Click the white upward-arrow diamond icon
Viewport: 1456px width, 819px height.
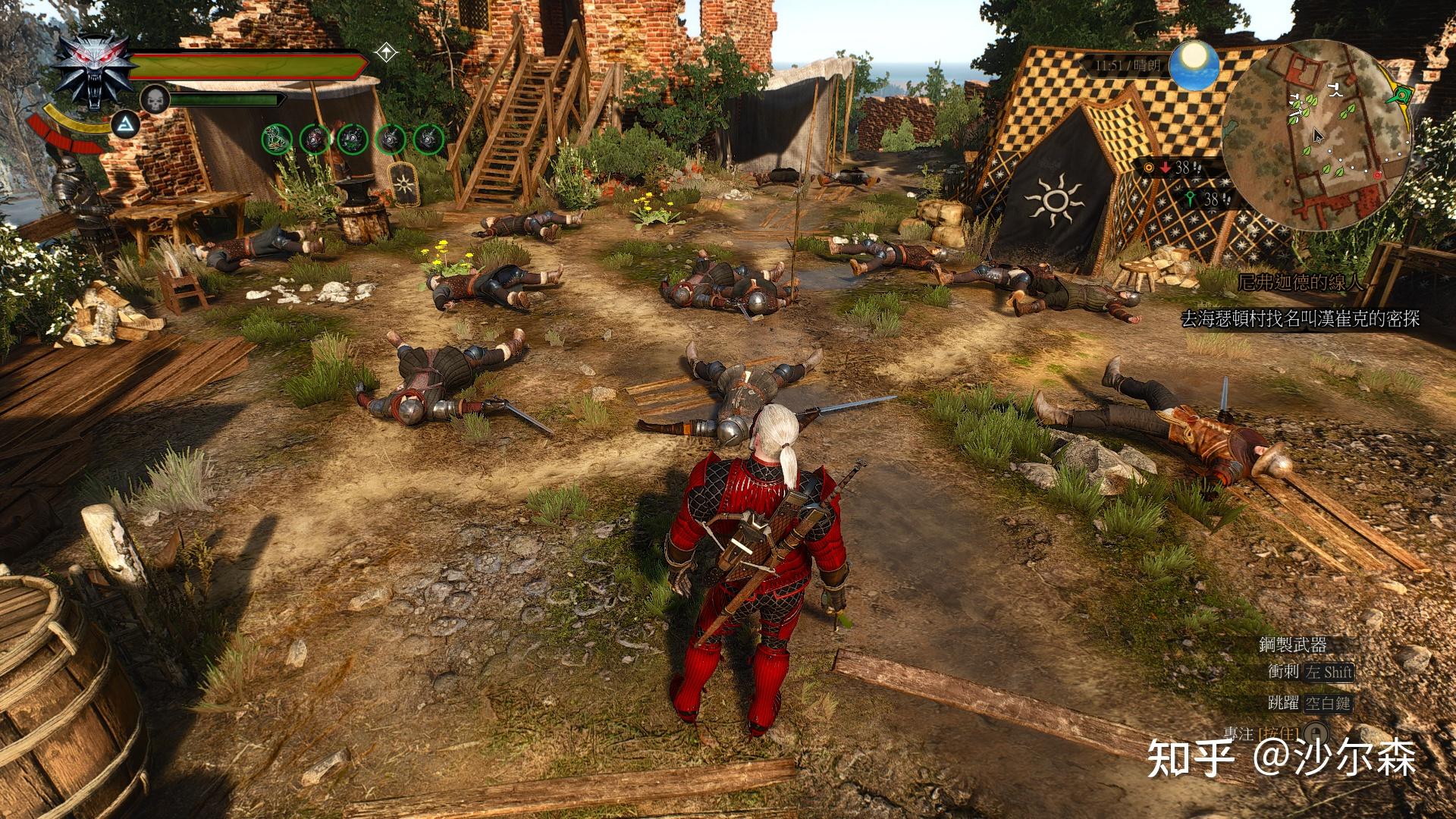(387, 53)
